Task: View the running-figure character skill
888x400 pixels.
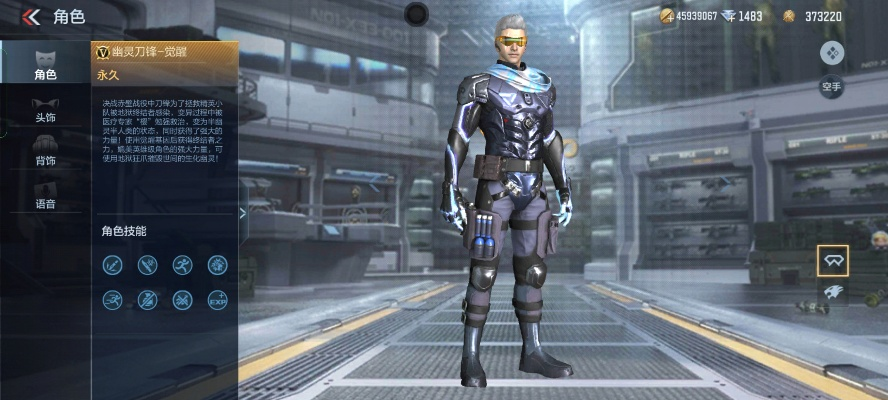Action: (182, 265)
